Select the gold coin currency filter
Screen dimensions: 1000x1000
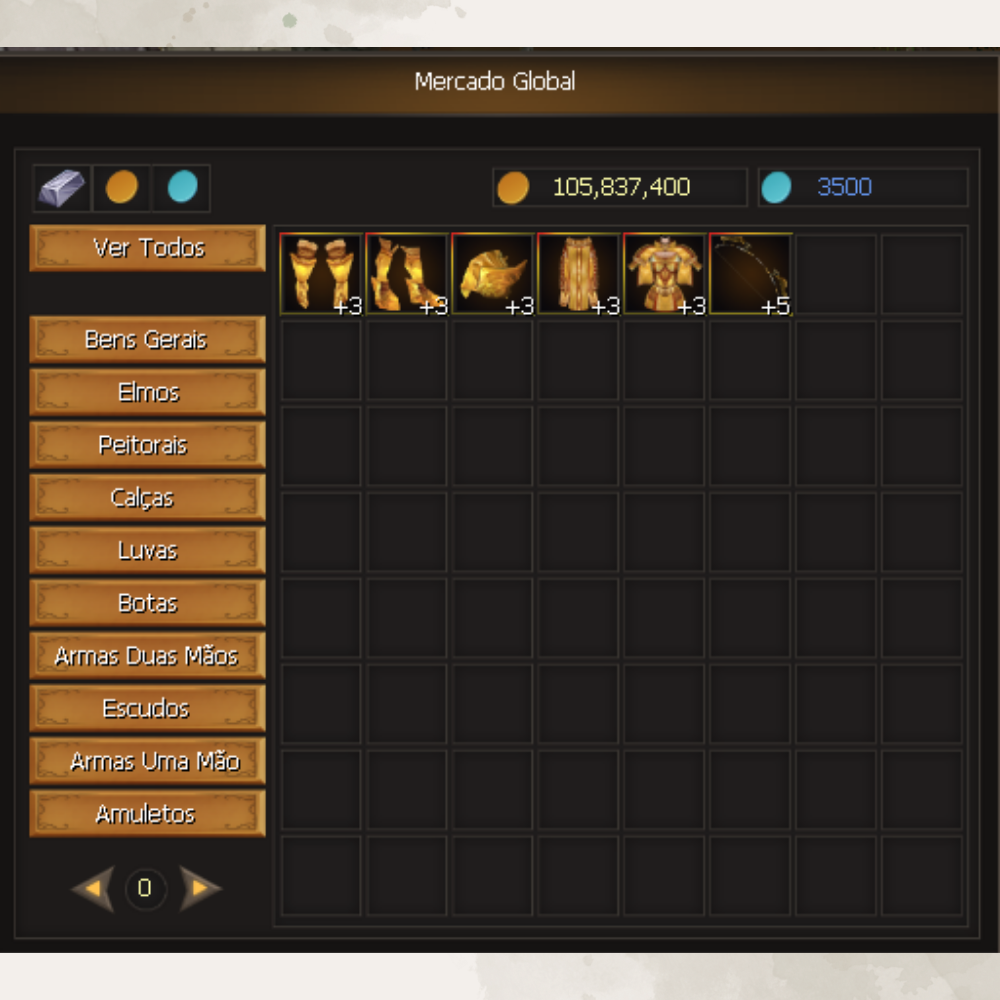[x=122, y=188]
